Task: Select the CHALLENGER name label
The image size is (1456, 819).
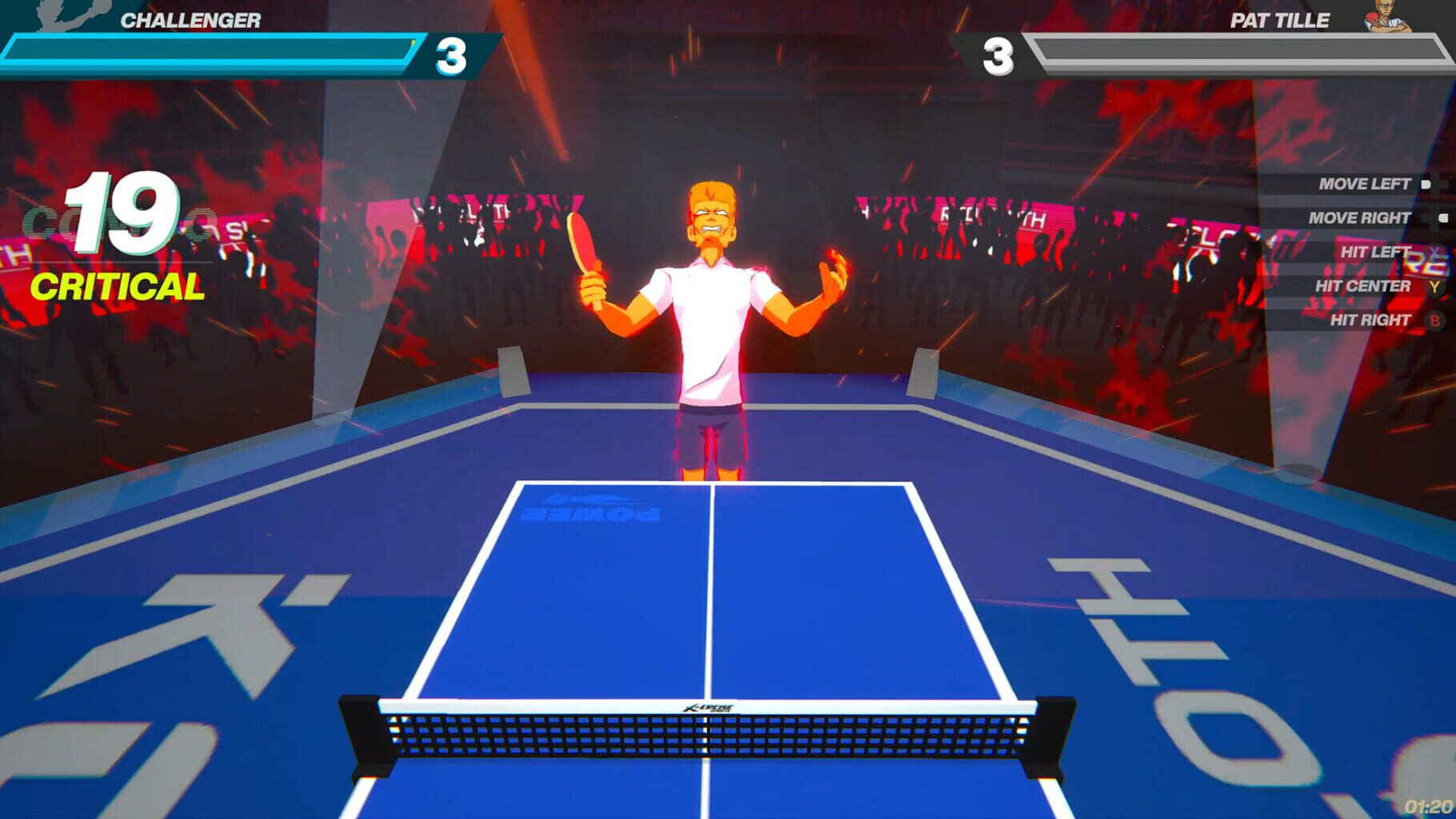Action: (189, 19)
